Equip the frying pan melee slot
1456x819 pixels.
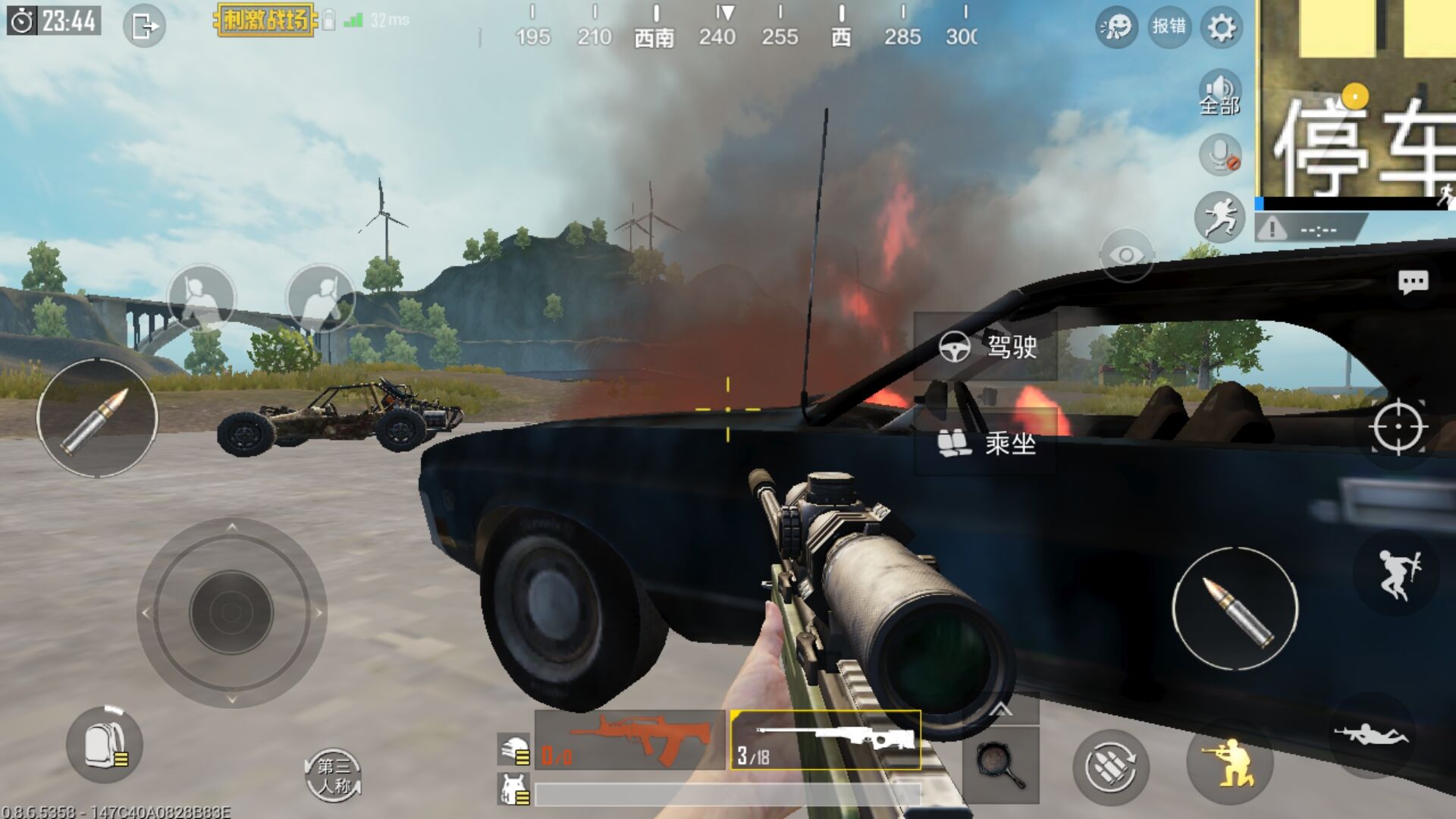pos(1000,764)
